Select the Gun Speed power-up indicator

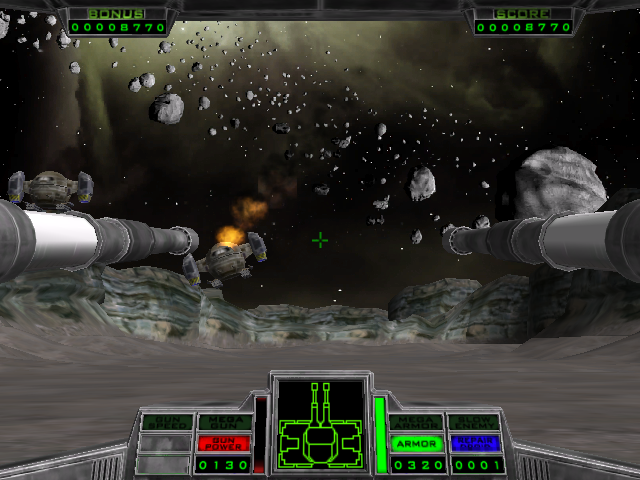(165, 422)
